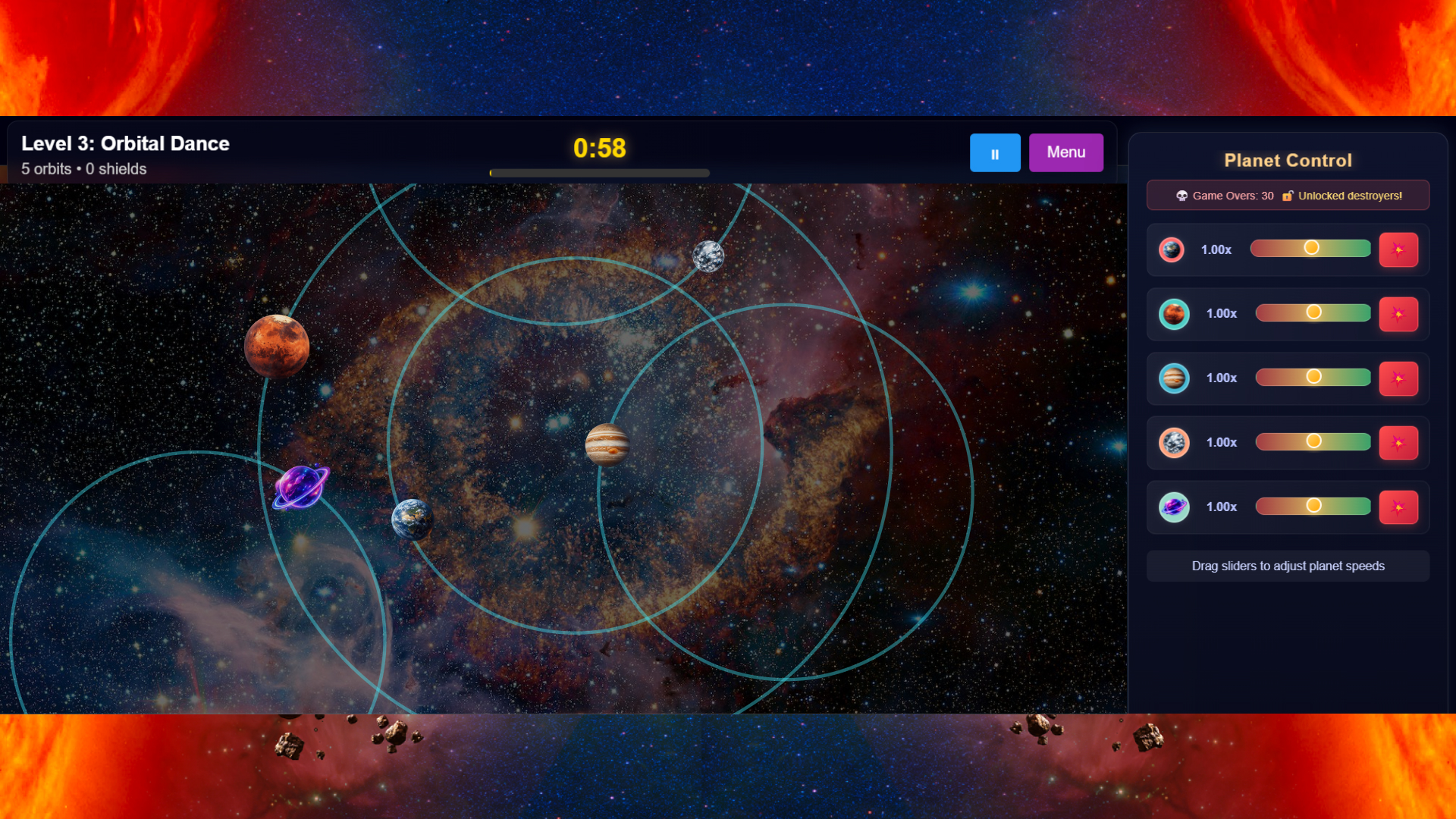Click the destroyer button next to Earth
The height and width of the screenshot is (819, 1456).
point(1399,249)
